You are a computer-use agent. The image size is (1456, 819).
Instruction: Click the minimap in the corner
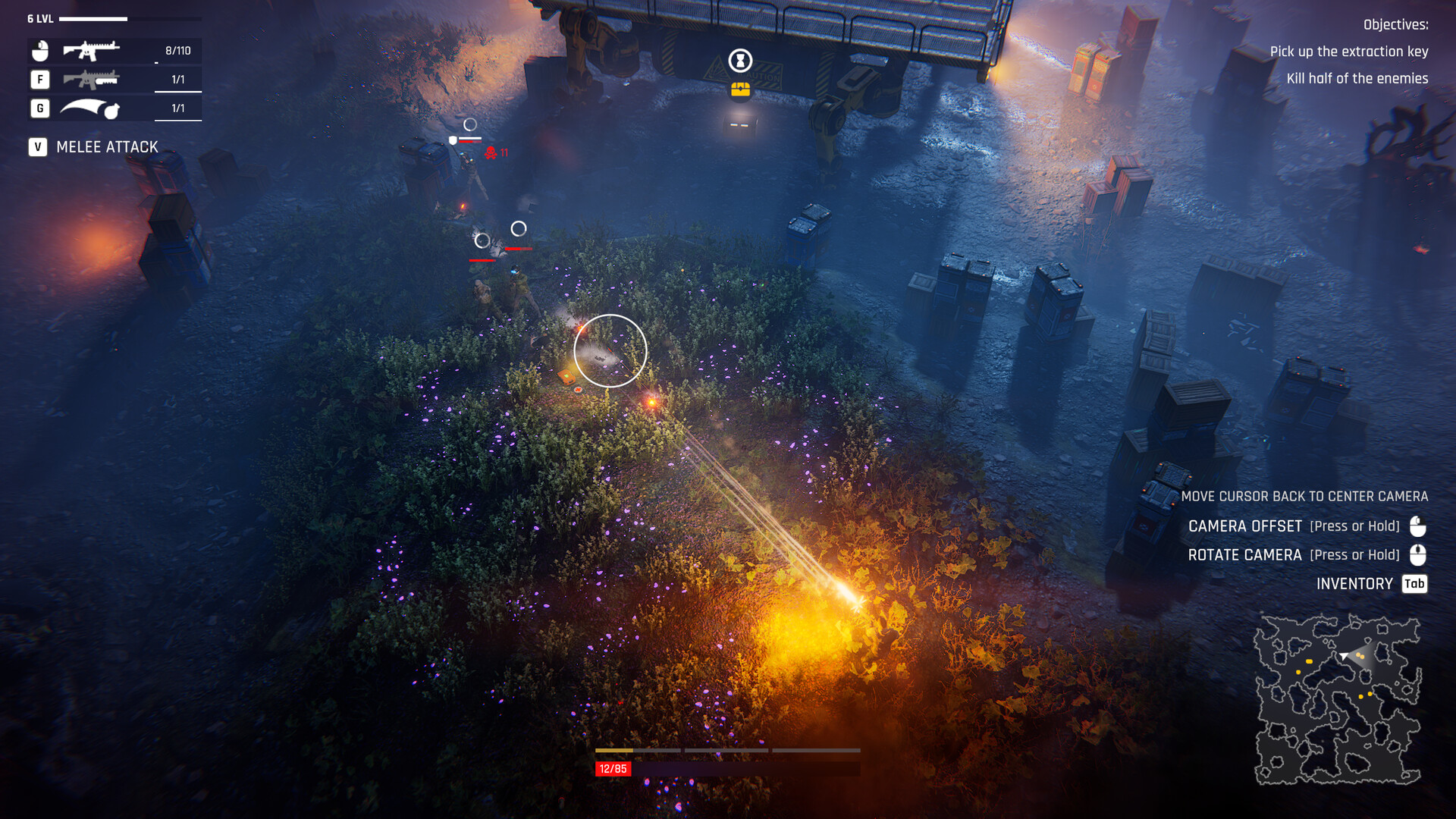(x=1338, y=699)
